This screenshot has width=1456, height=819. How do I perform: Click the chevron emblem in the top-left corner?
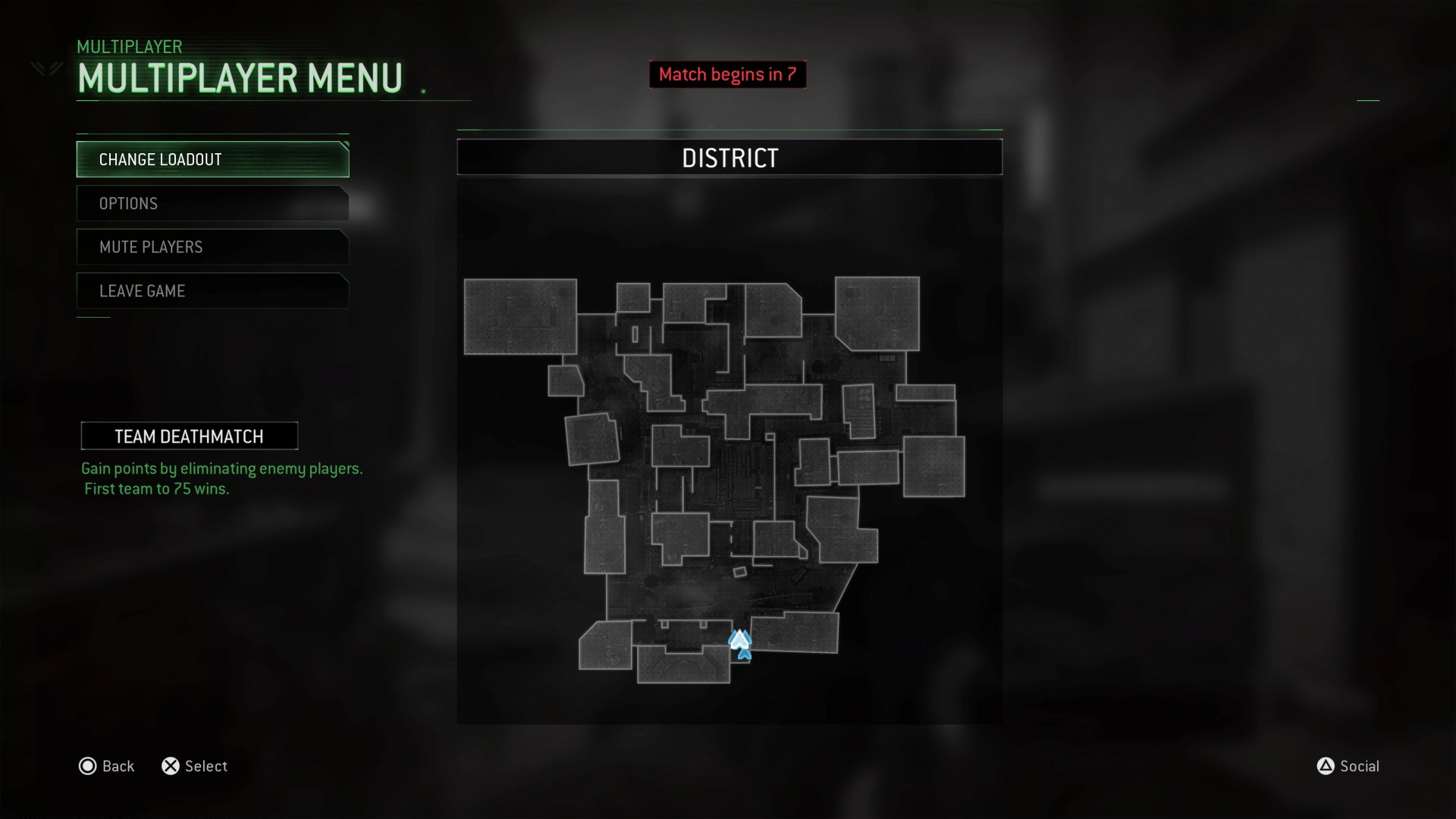pos(45,68)
